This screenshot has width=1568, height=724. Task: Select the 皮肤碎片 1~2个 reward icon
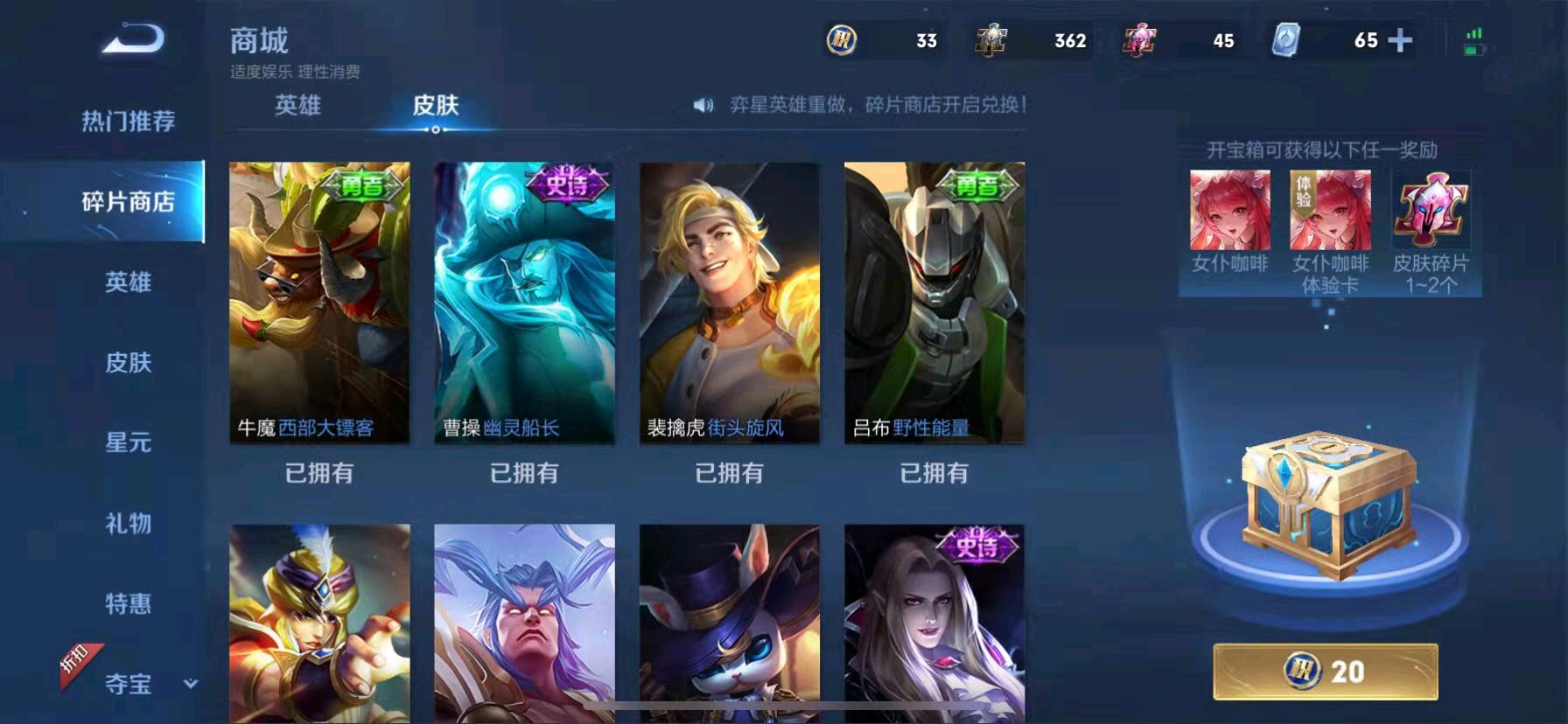point(1430,212)
